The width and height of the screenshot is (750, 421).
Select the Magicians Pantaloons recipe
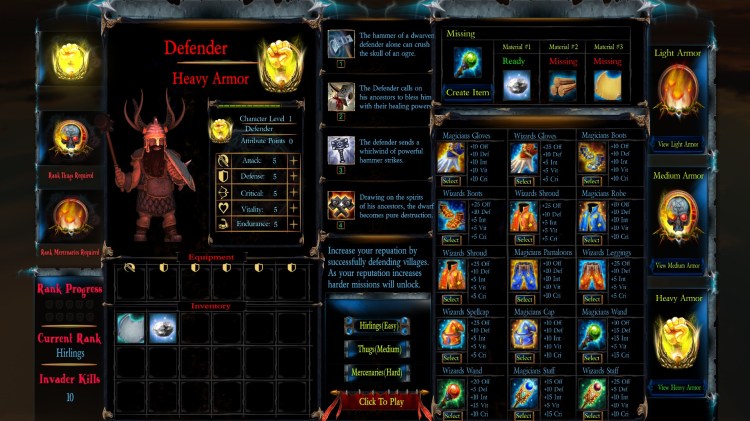pyautogui.click(x=524, y=298)
